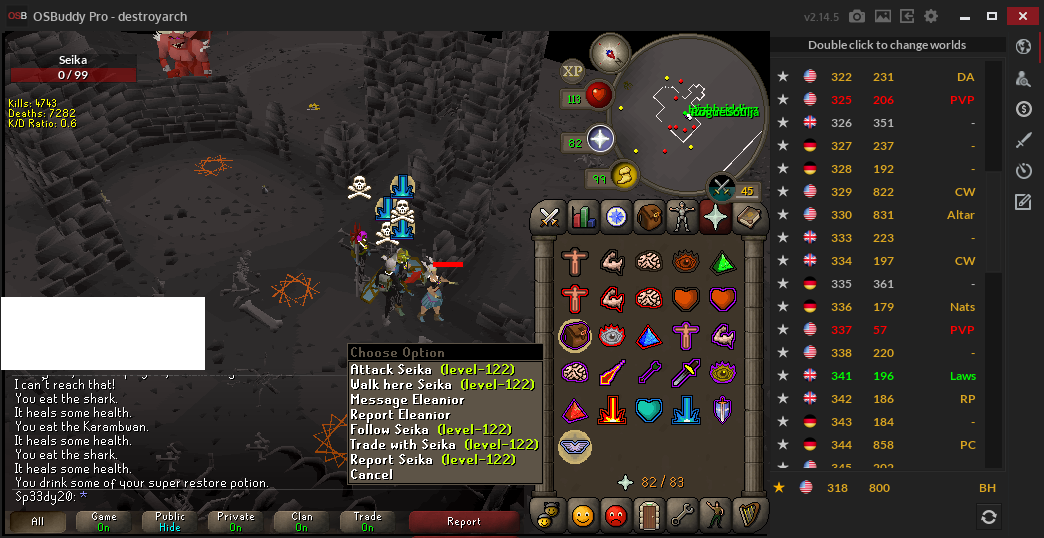
Task: Select Walk here Seika option
Action: (x=442, y=385)
